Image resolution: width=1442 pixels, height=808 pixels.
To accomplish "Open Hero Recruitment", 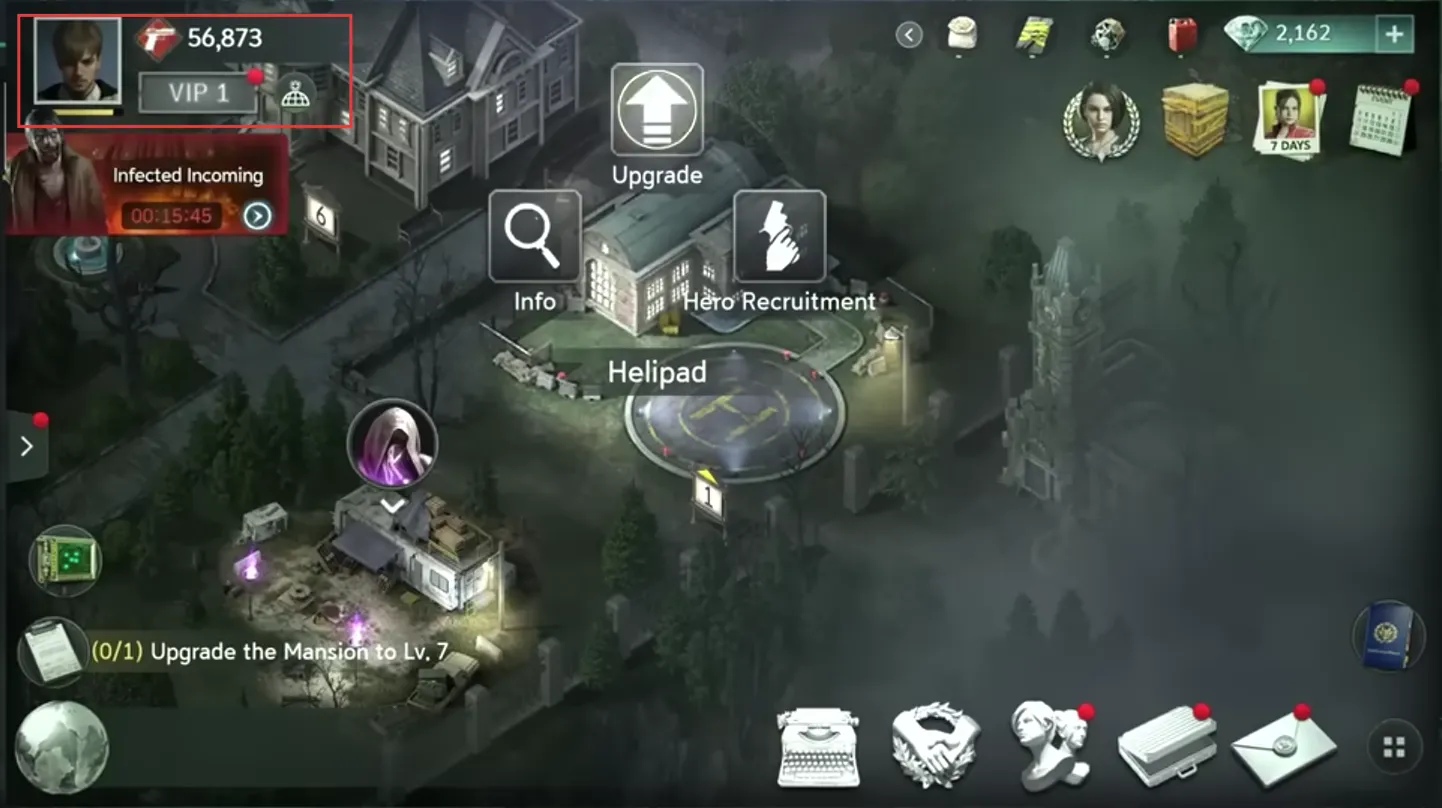I will (779, 237).
